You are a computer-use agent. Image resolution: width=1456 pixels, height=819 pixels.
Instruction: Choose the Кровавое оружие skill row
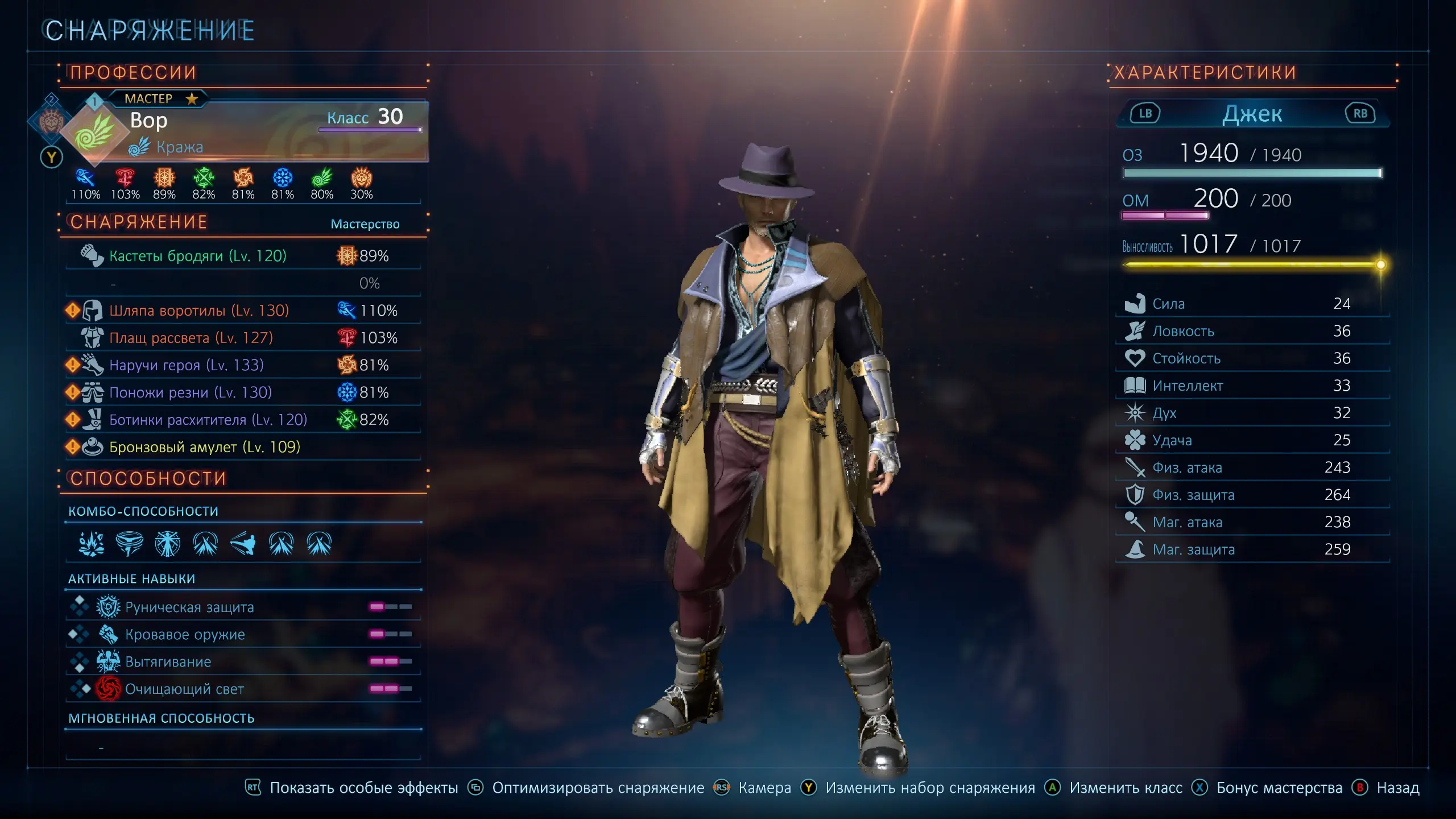tap(184, 635)
